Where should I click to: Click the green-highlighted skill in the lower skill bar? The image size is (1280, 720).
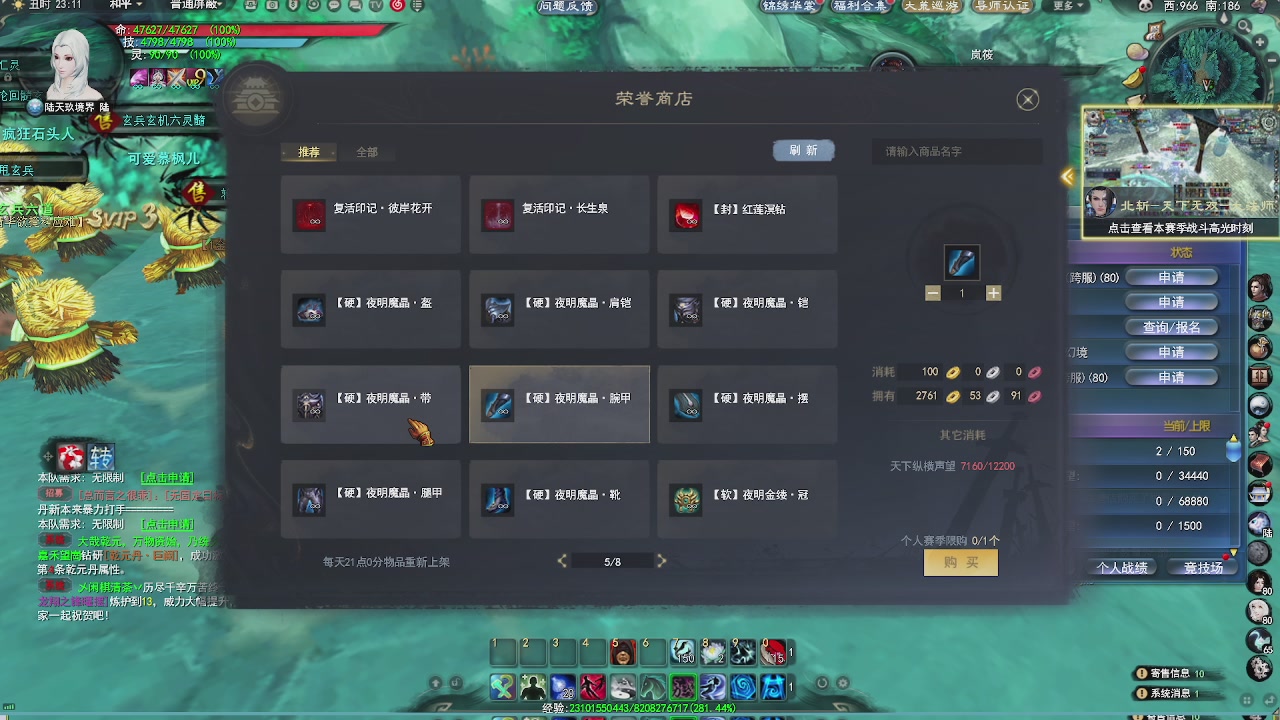point(681,685)
